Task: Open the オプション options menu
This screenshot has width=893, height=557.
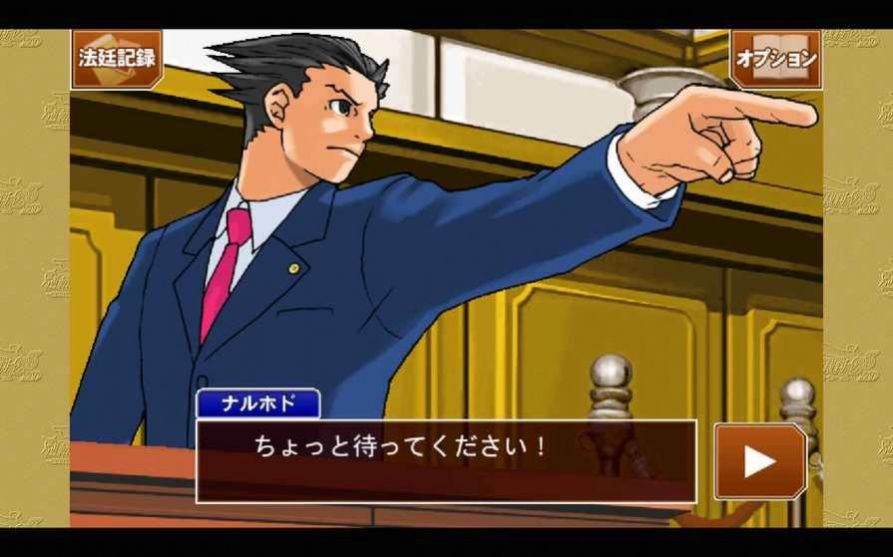Action: pyautogui.click(x=775, y=58)
